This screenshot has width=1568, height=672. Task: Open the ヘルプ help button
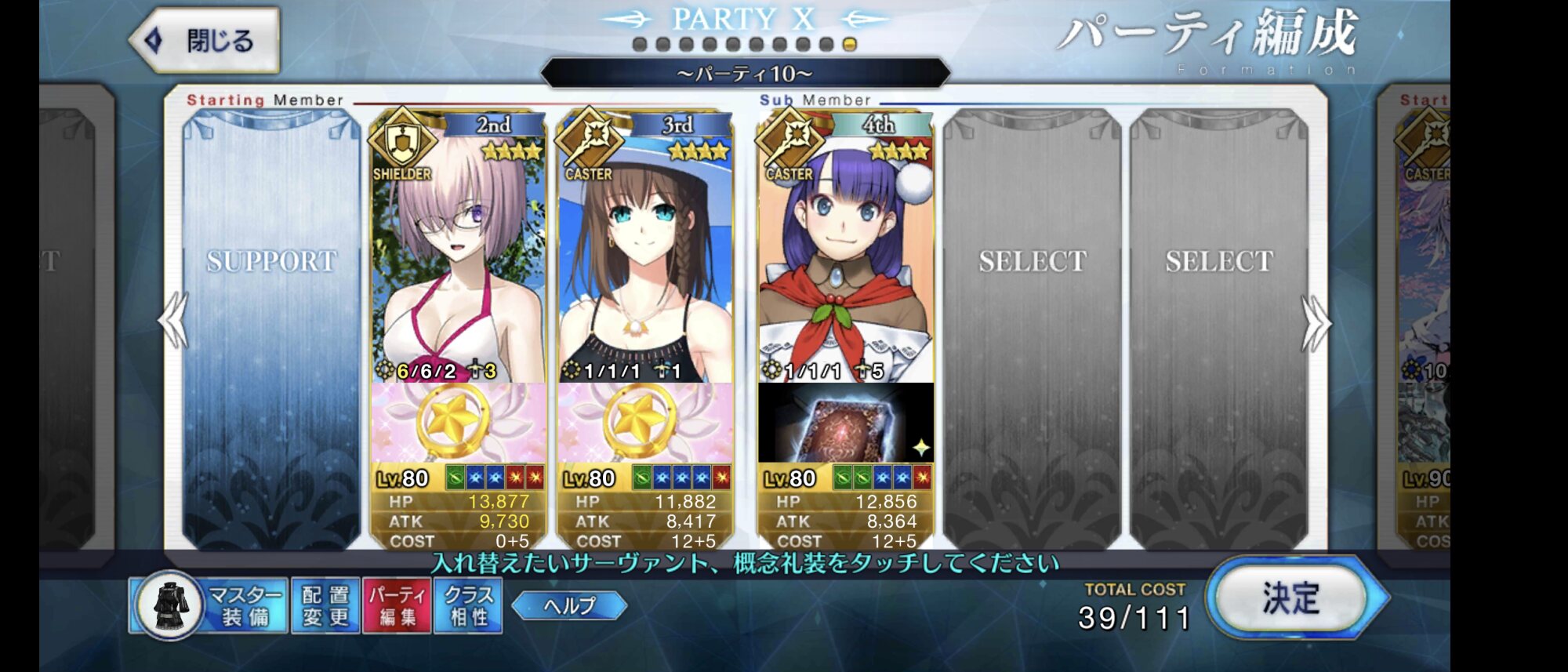point(569,605)
